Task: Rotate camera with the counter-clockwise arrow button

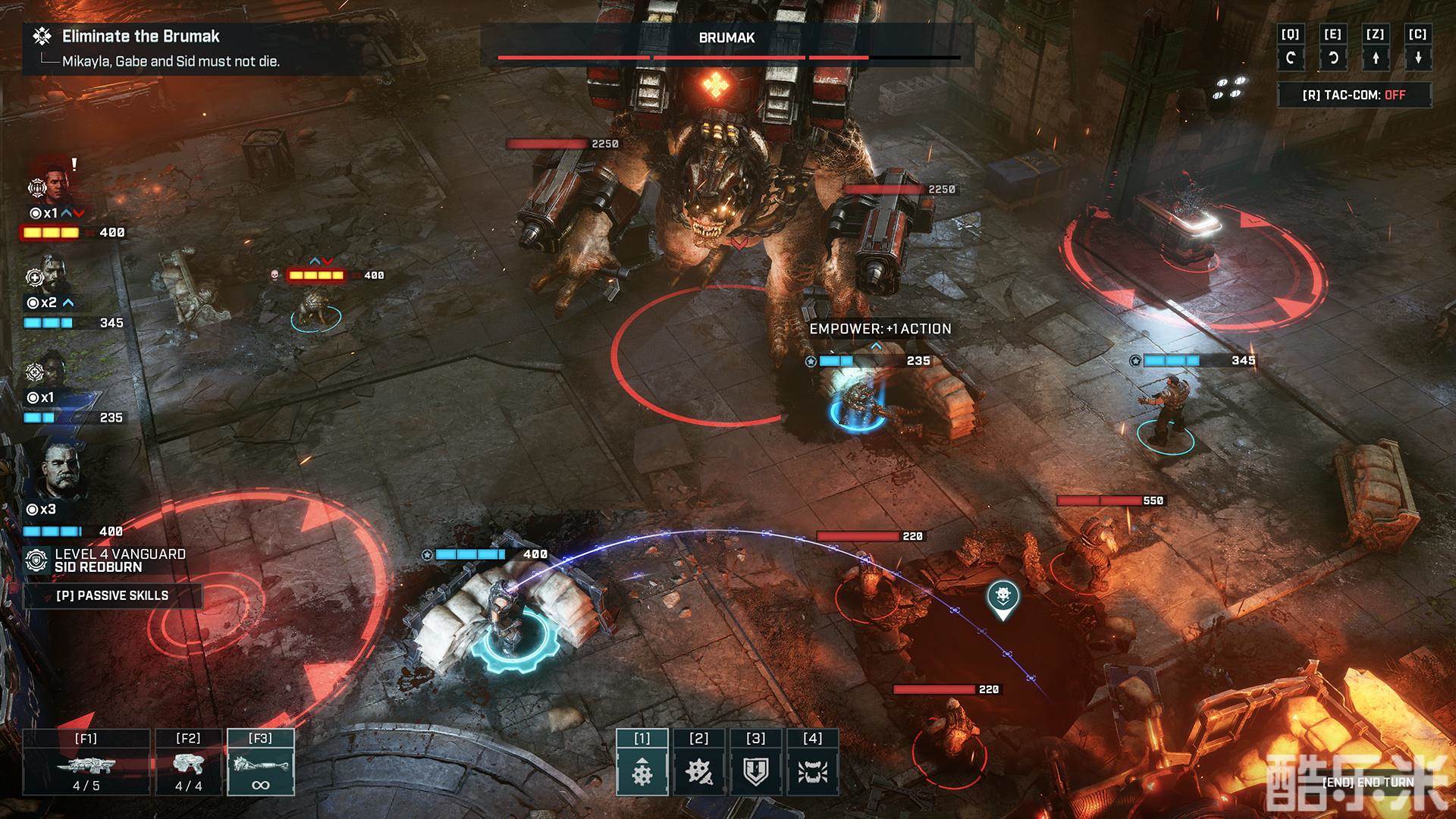Action: (x=1332, y=58)
